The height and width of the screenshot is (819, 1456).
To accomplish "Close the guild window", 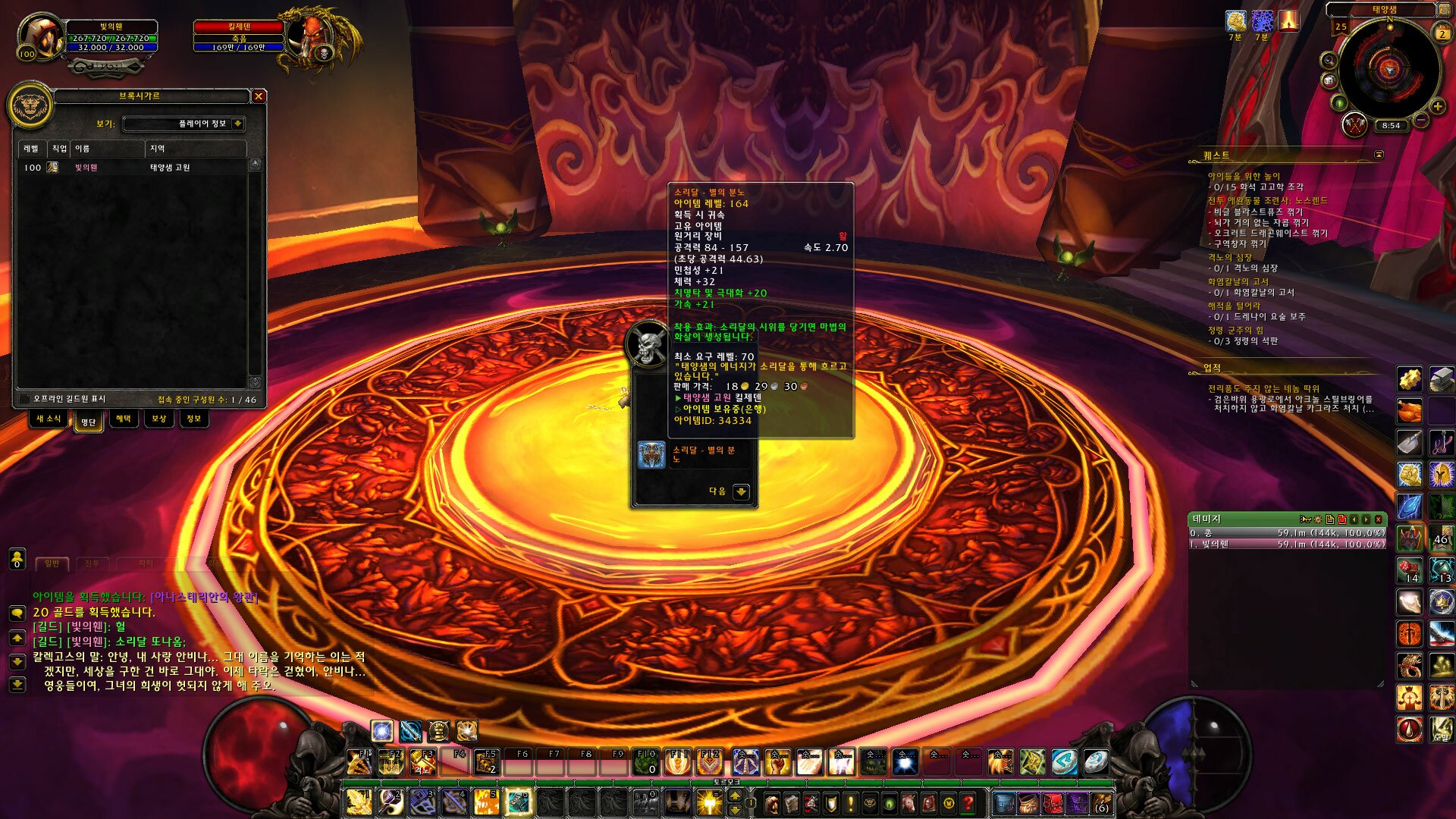I will [x=259, y=96].
